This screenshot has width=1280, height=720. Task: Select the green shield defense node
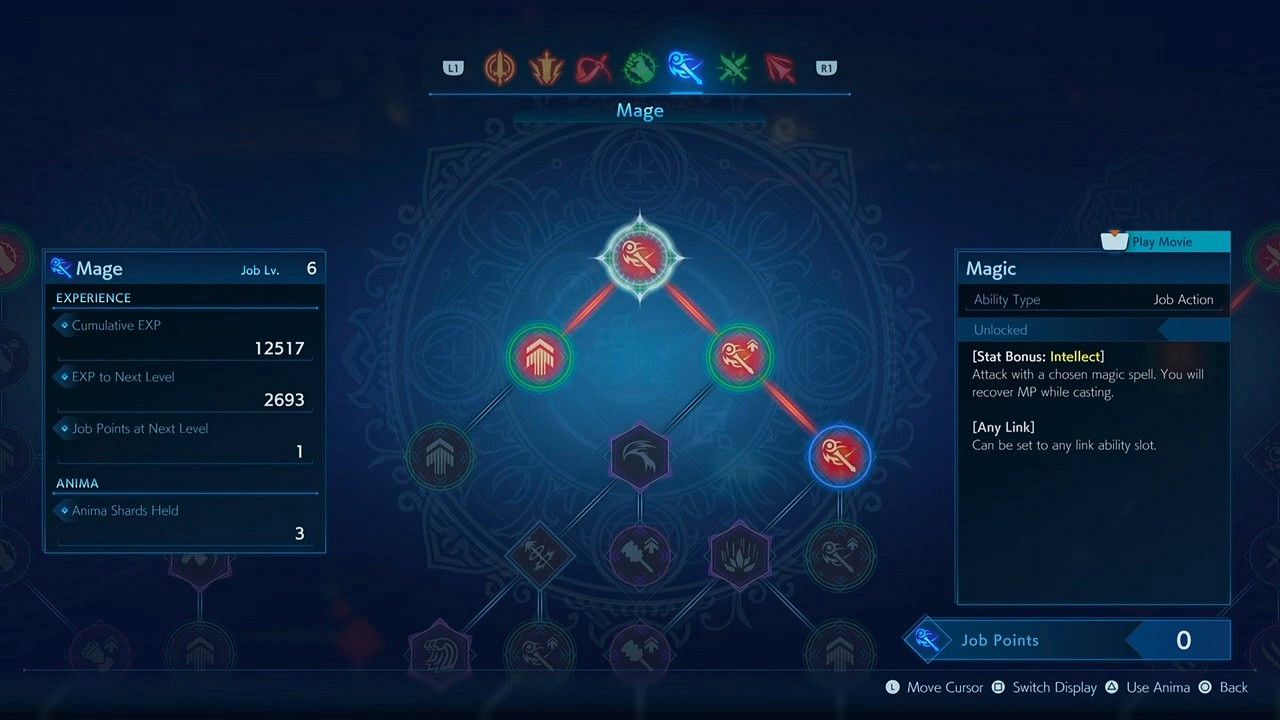(x=540, y=356)
